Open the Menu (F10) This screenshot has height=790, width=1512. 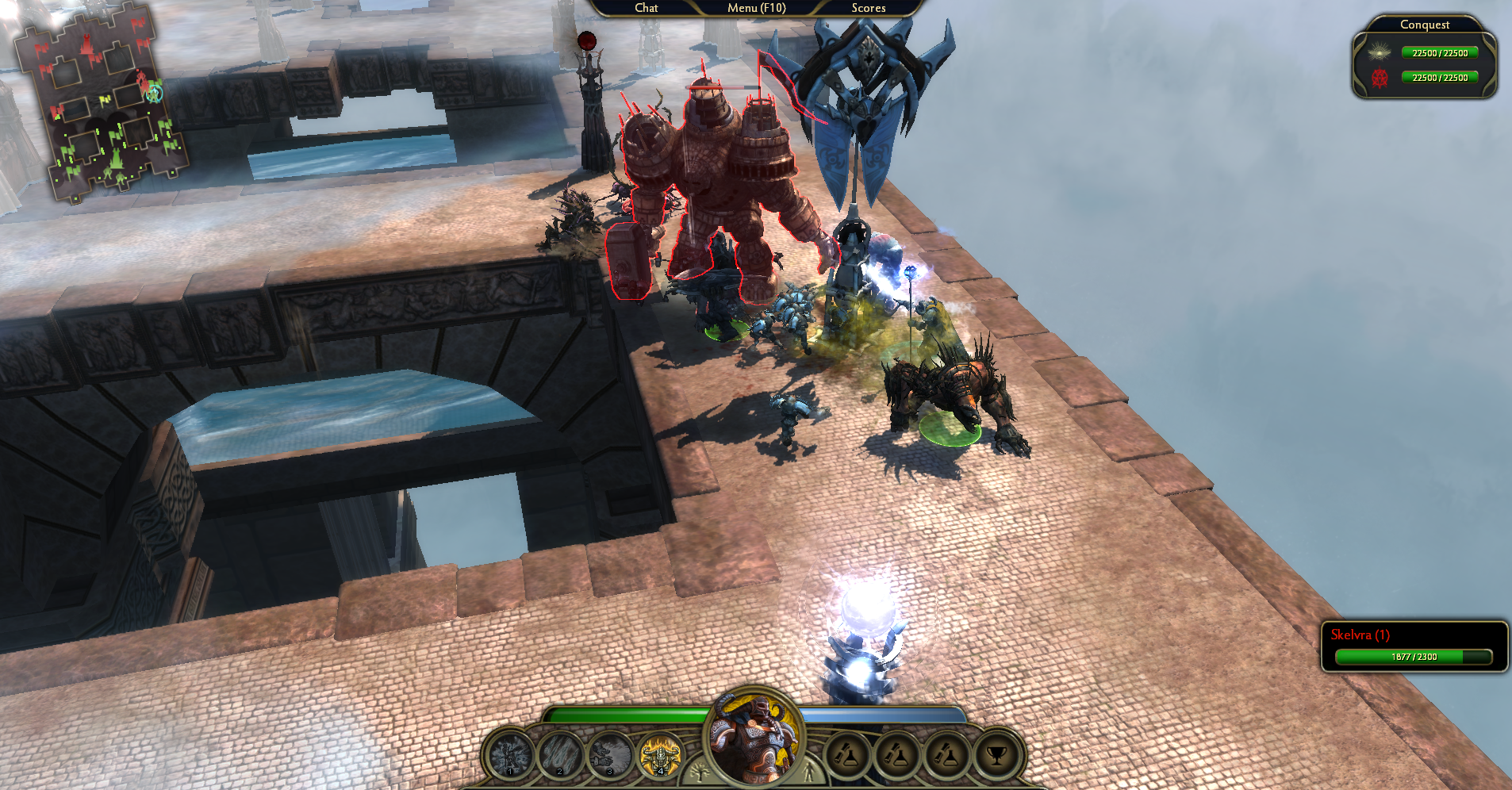pos(756,8)
